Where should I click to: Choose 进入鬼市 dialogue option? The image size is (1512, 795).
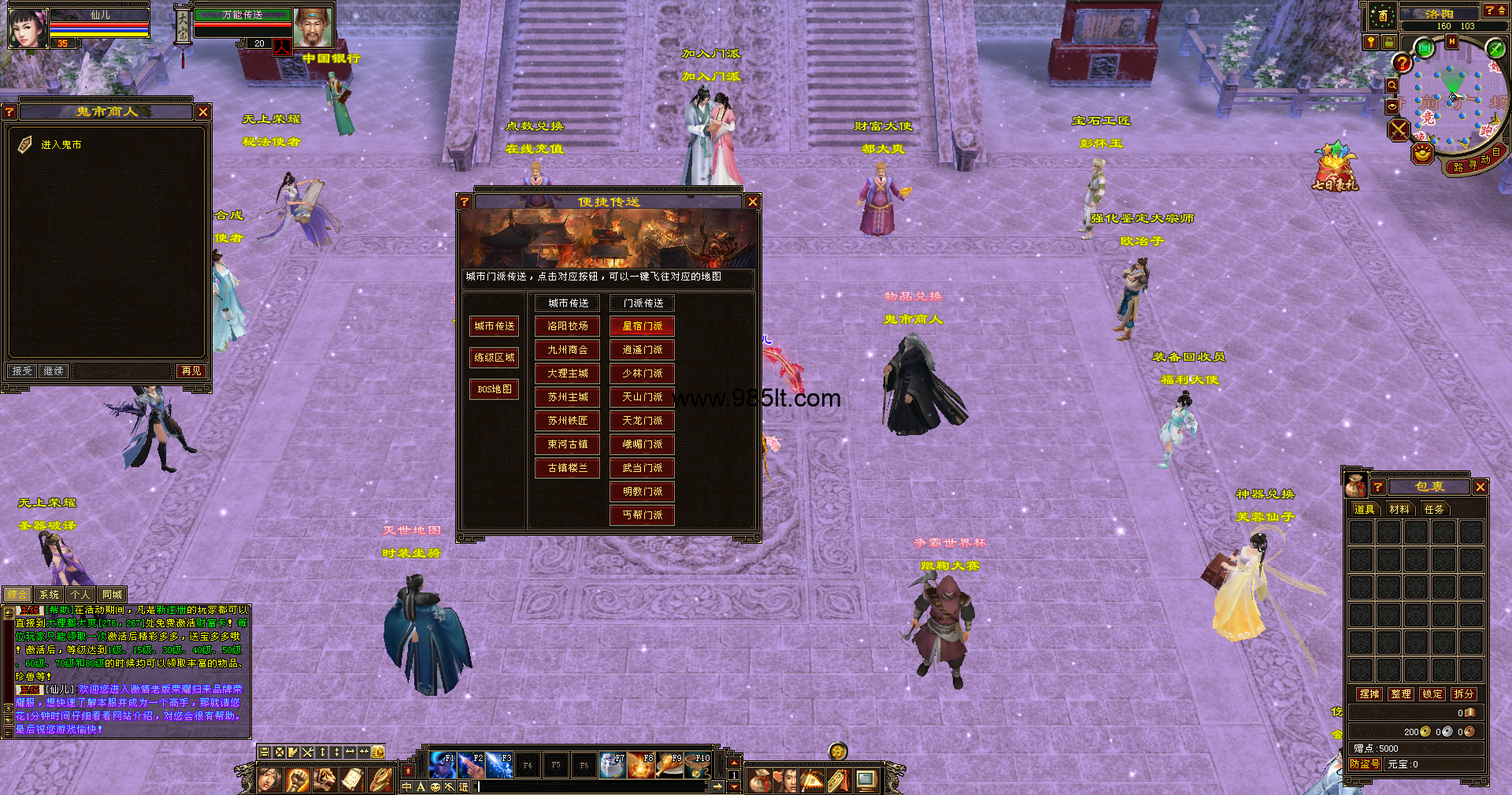pyautogui.click(x=61, y=145)
